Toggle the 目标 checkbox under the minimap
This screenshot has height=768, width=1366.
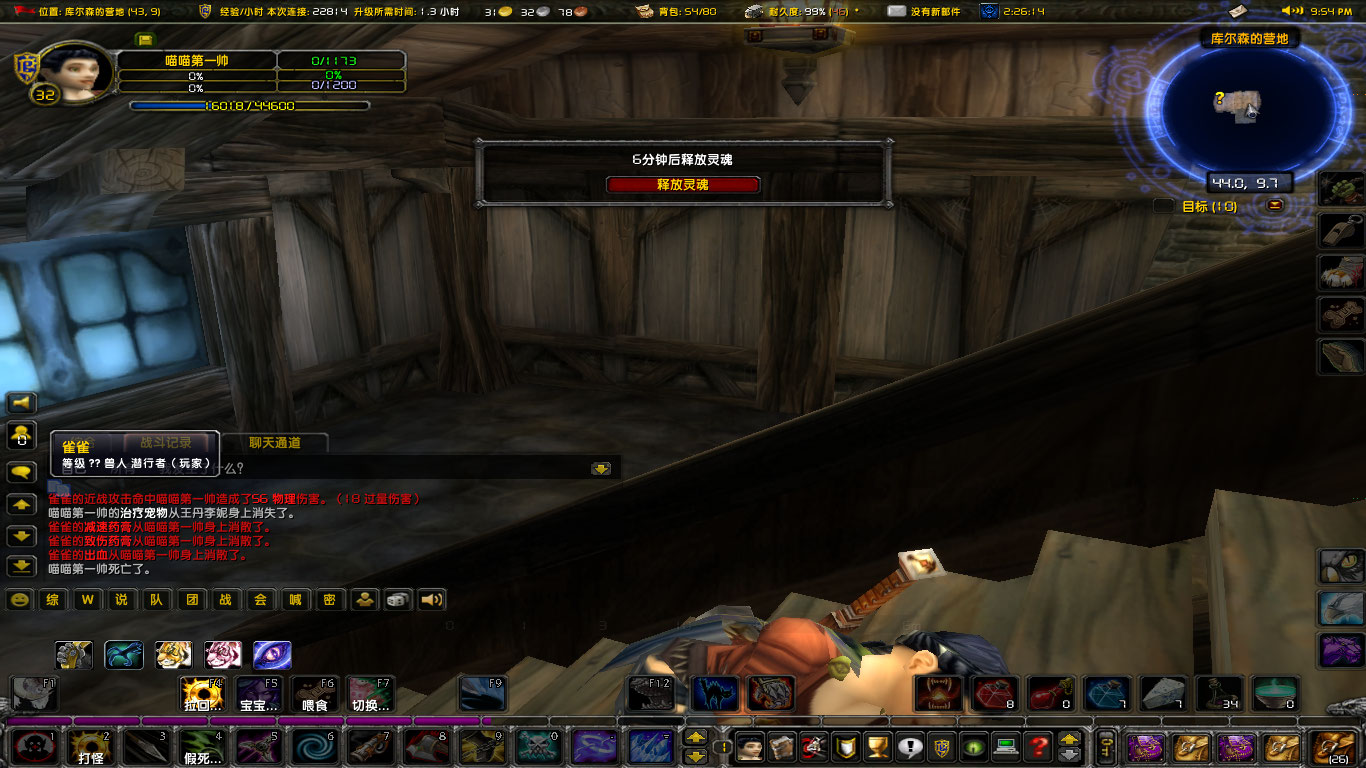click(1164, 205)
